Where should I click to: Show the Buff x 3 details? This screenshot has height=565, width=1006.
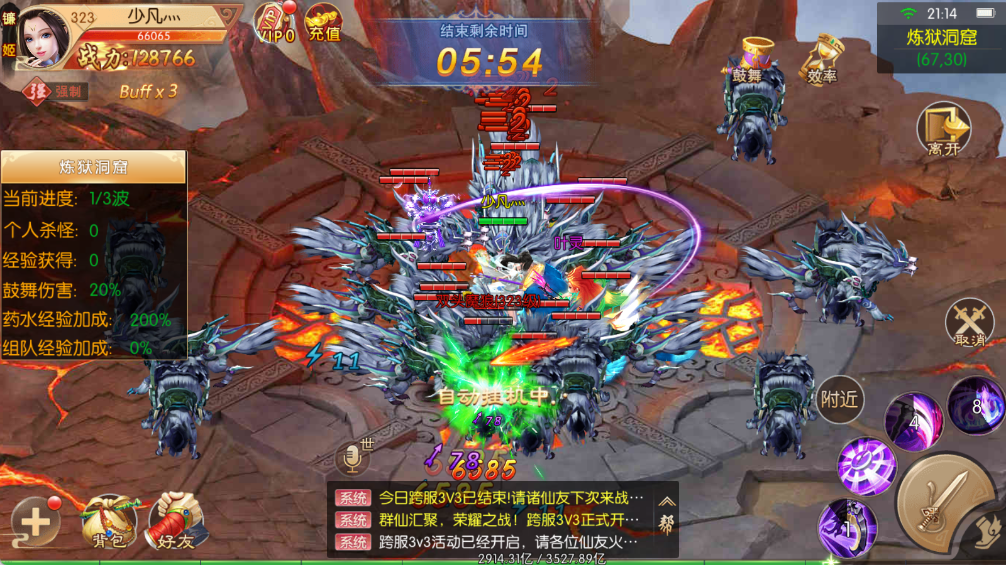point(148,91)
